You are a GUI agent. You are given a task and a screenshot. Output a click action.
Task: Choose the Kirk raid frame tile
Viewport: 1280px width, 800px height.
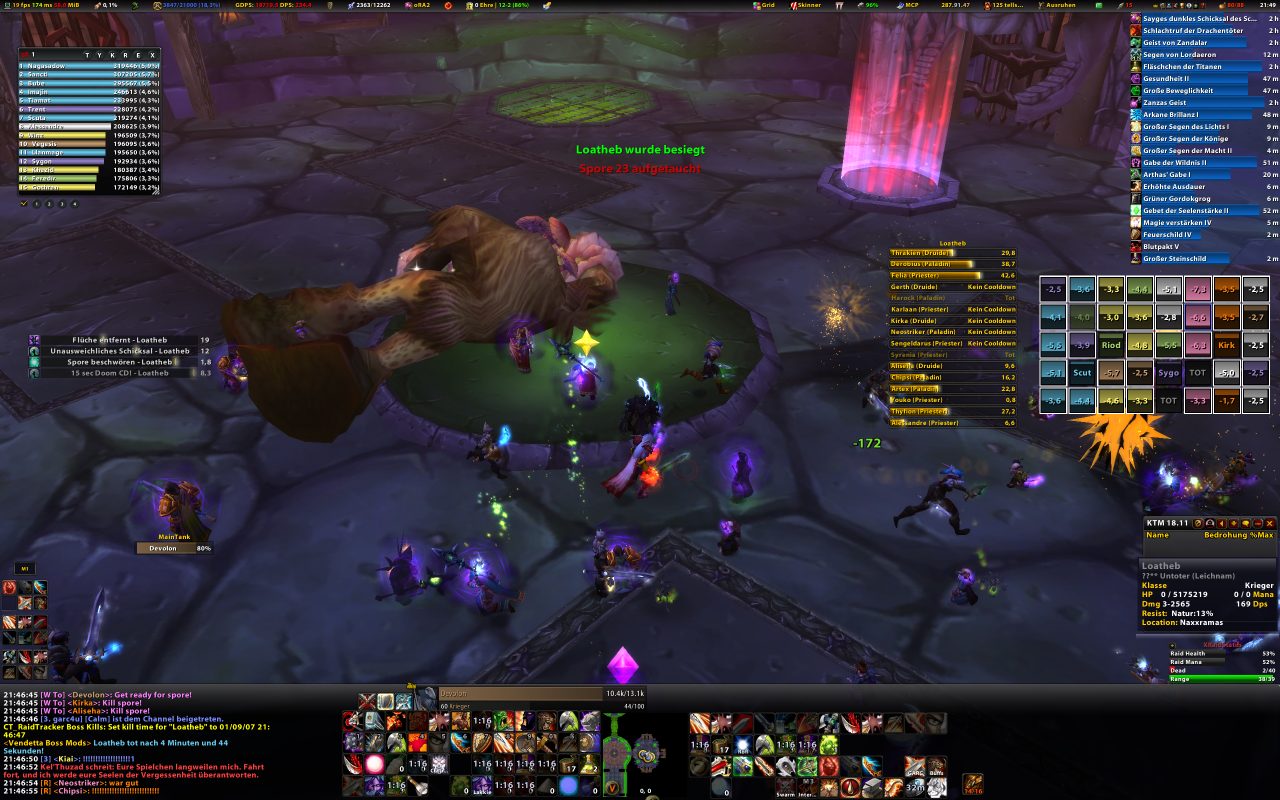[1227, 345]
